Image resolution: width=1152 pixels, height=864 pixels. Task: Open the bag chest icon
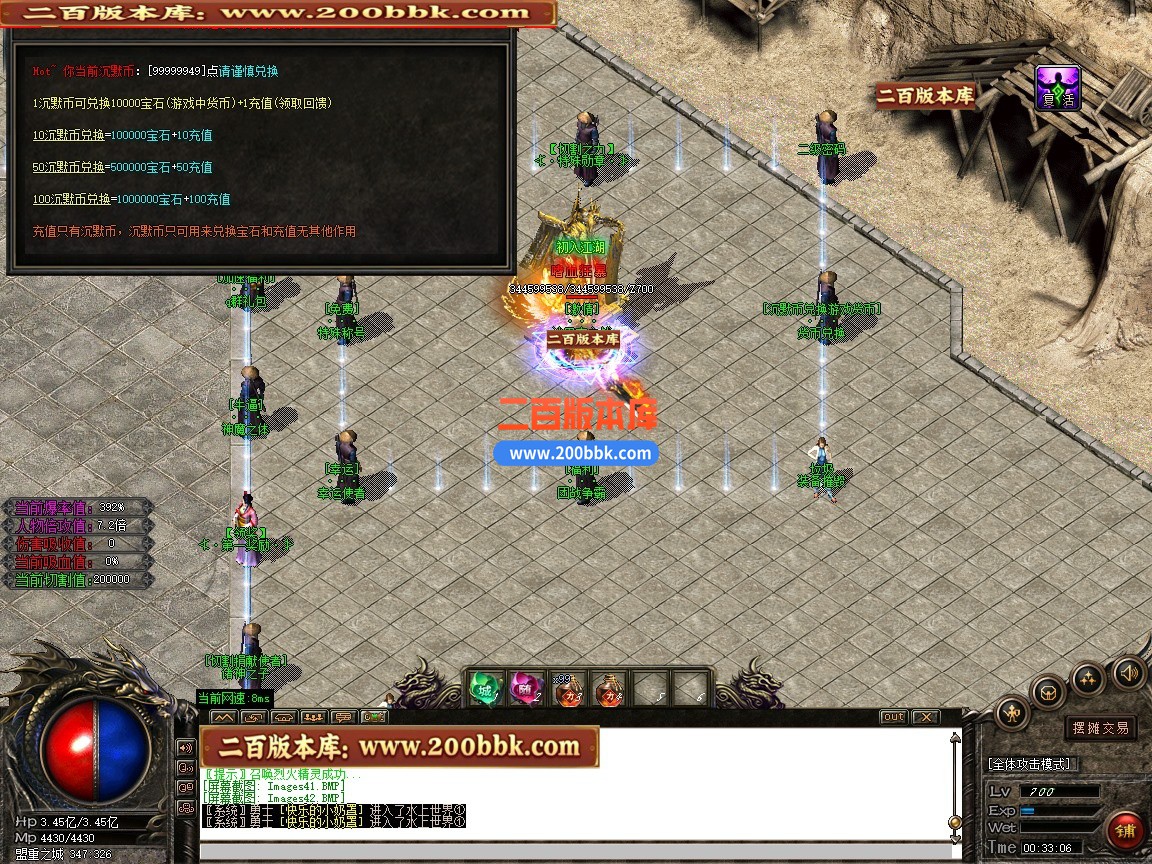coord(1049,692)
